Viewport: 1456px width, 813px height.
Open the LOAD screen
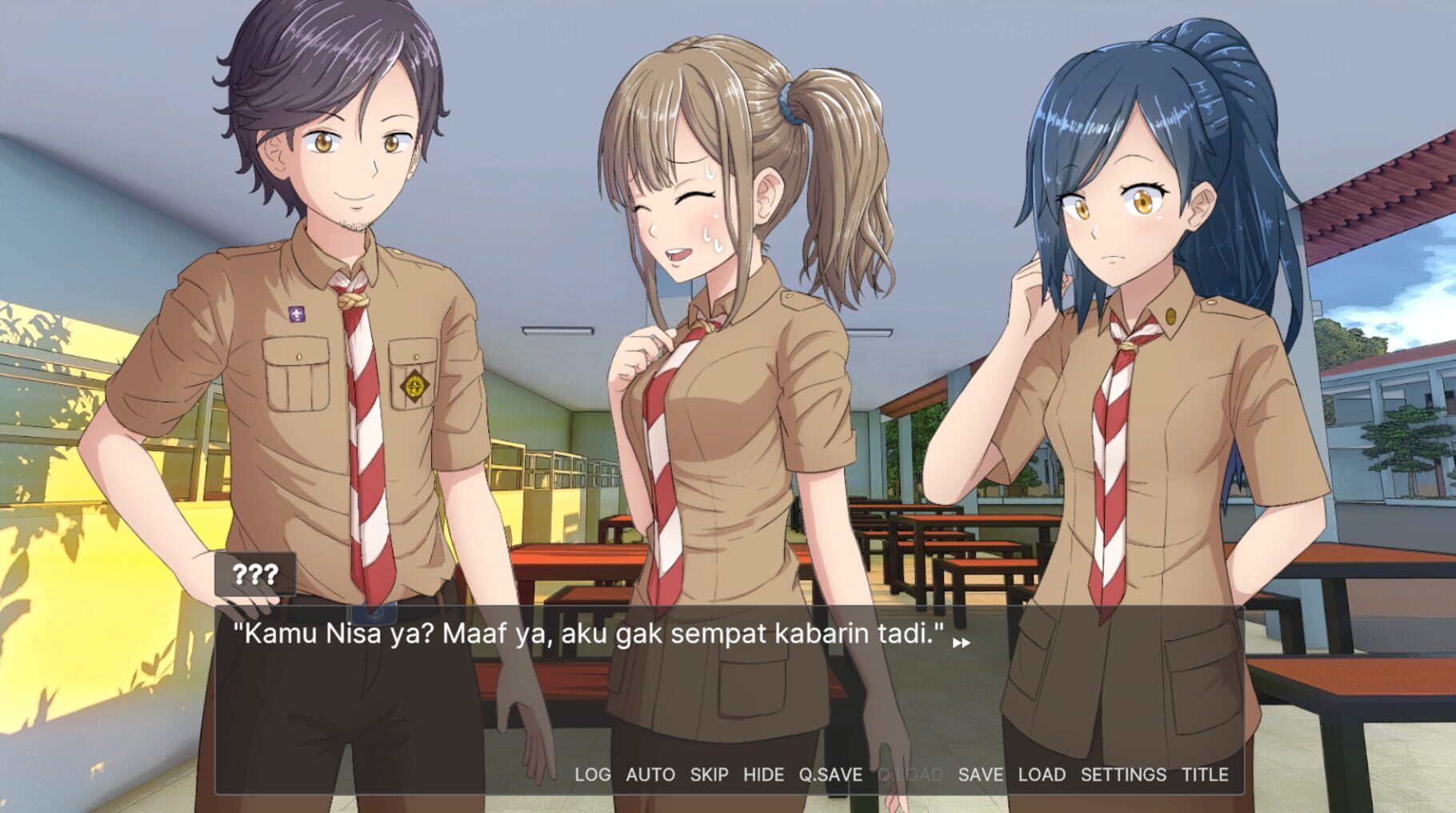[1040, 775]
